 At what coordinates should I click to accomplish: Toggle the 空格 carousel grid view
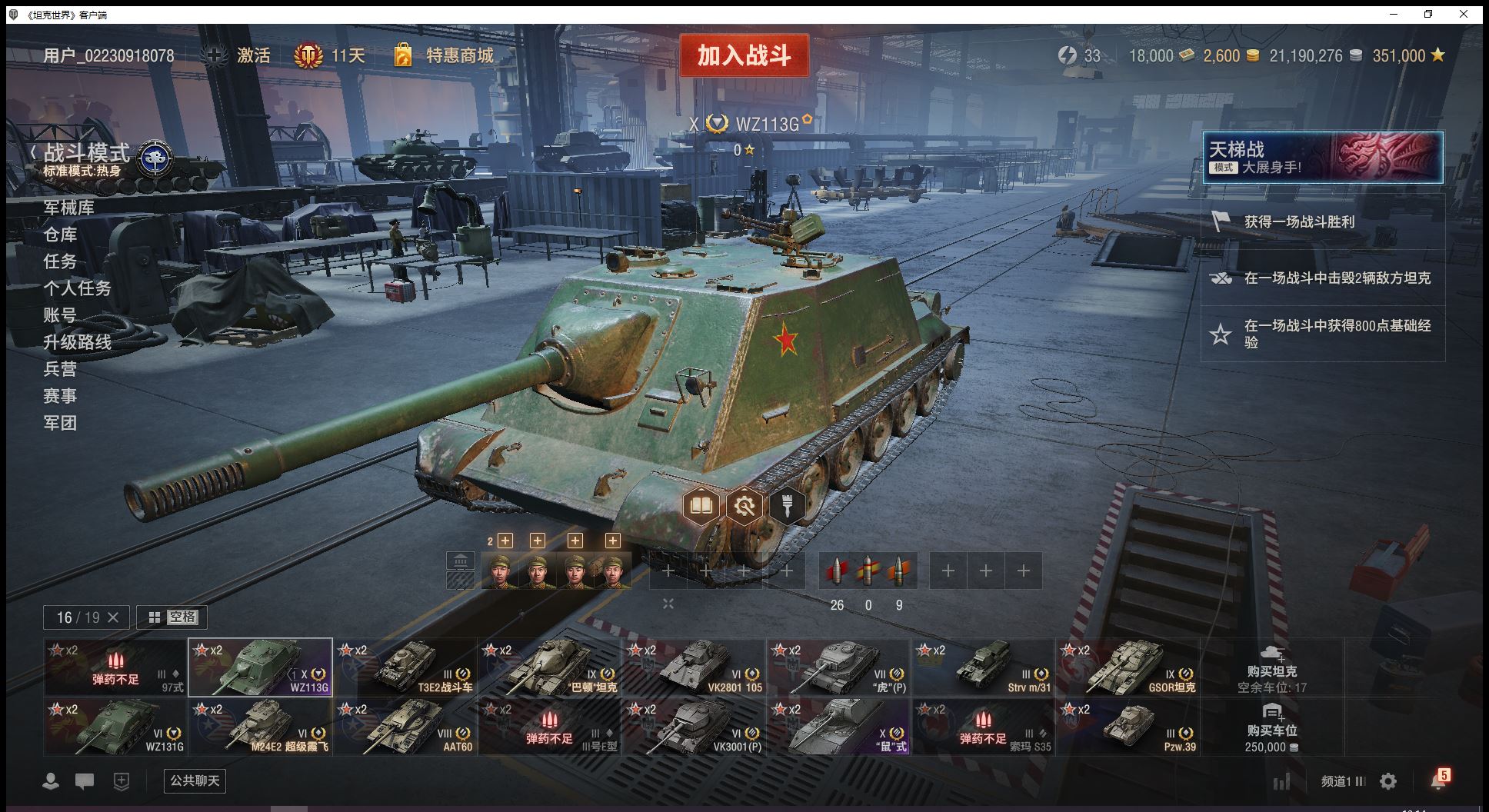pyautogui.click(x=172, y=617)
